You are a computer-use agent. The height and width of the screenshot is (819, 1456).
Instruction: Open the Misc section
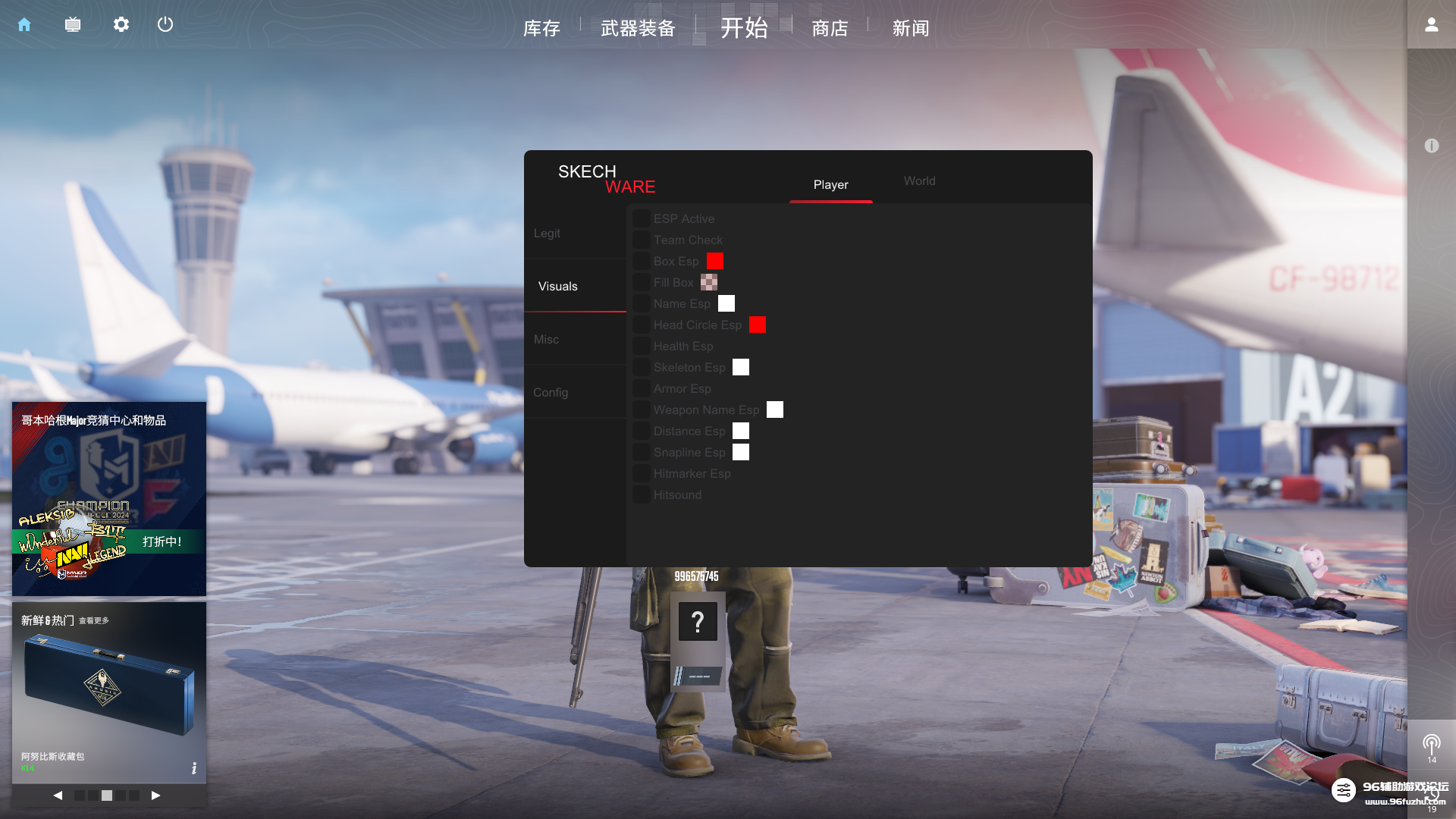[x=547, y=339]
